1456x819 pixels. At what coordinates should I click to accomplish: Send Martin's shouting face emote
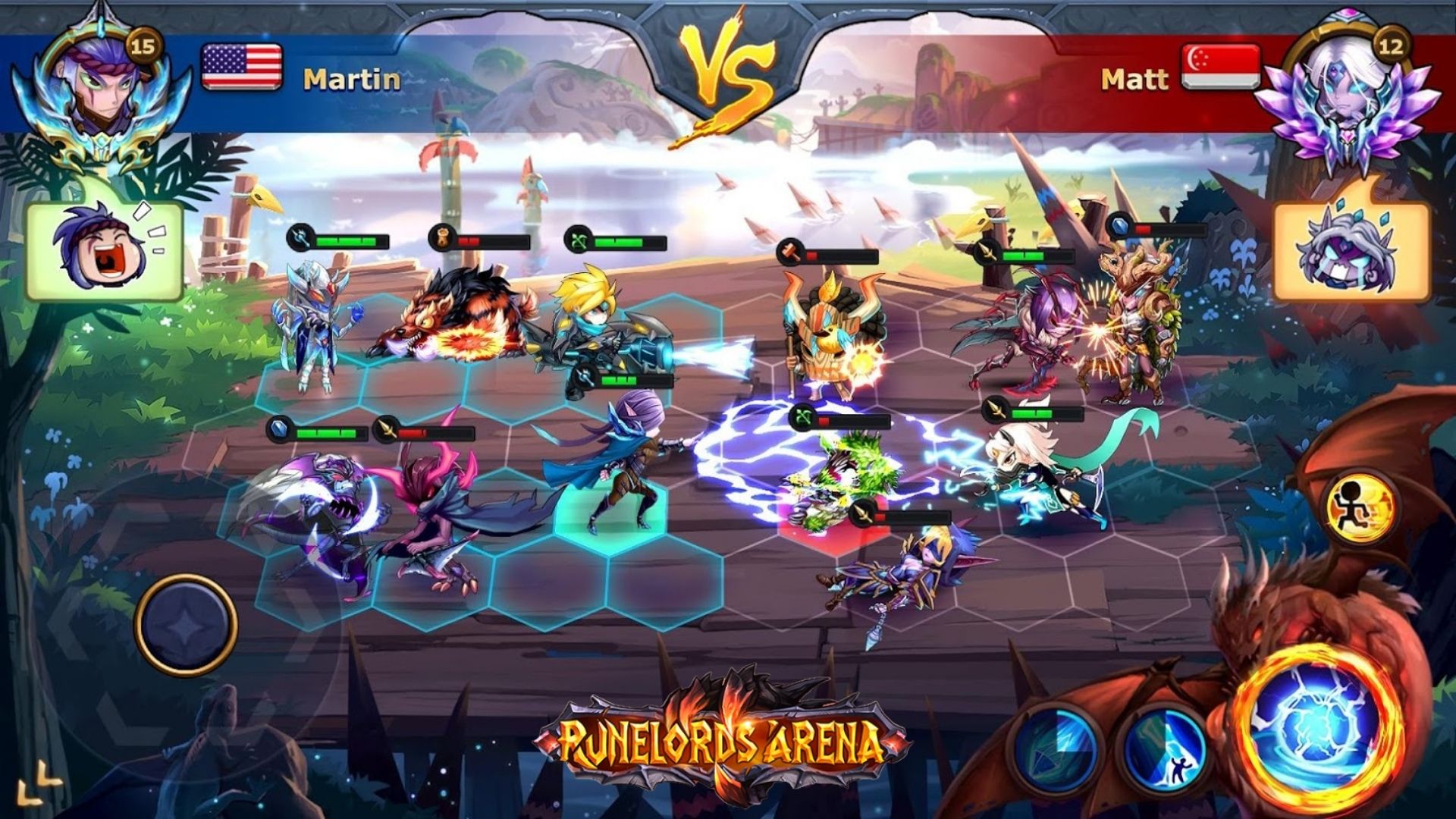[x=105, y=250]
